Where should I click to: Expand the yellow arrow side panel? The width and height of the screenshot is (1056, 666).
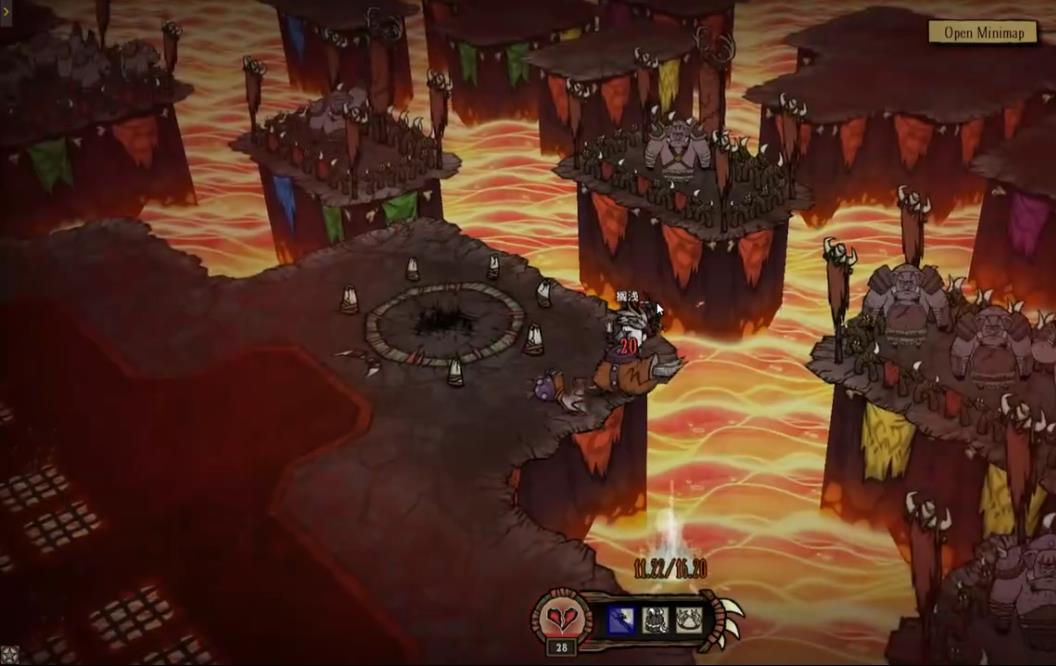[x=6, y=13]
